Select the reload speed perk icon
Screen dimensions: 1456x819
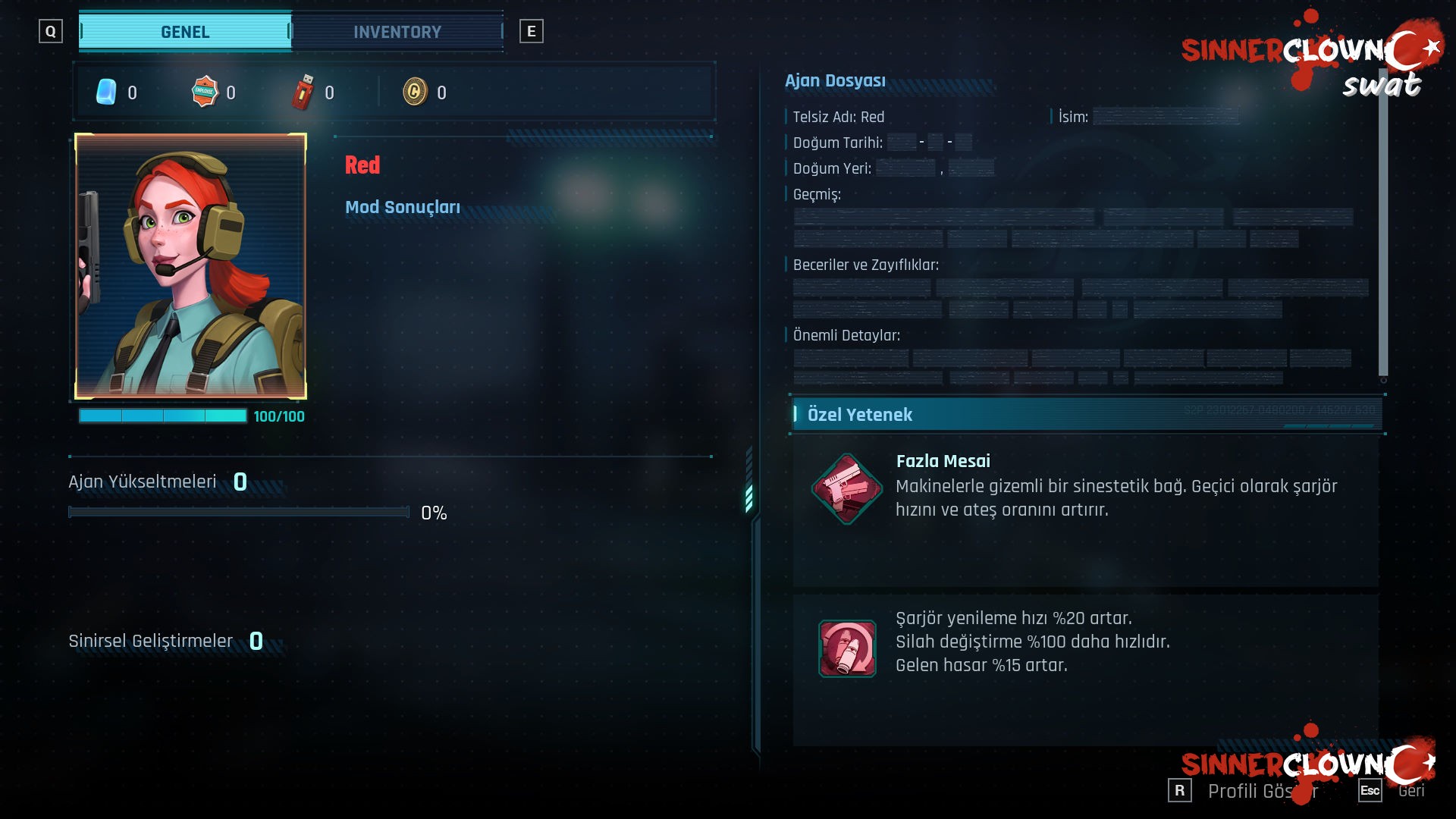pos(846,648)
